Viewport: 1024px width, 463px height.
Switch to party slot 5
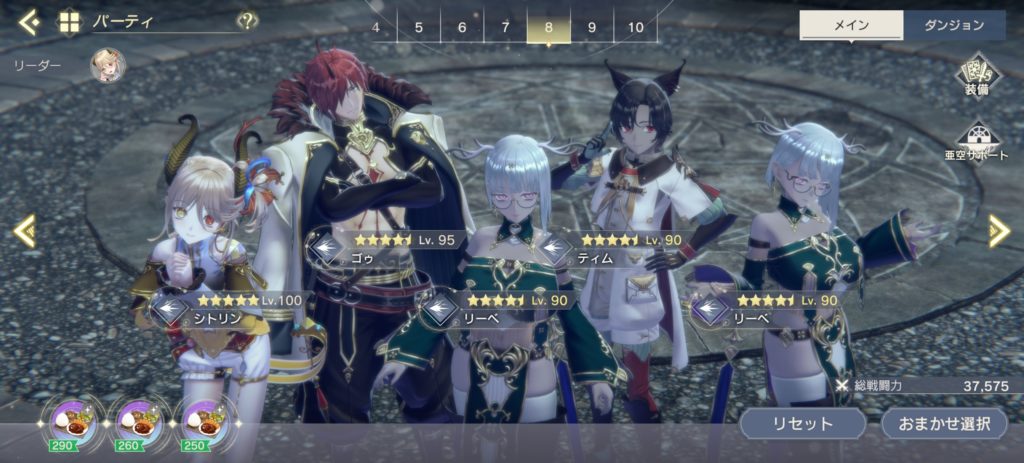click(418, 27)
